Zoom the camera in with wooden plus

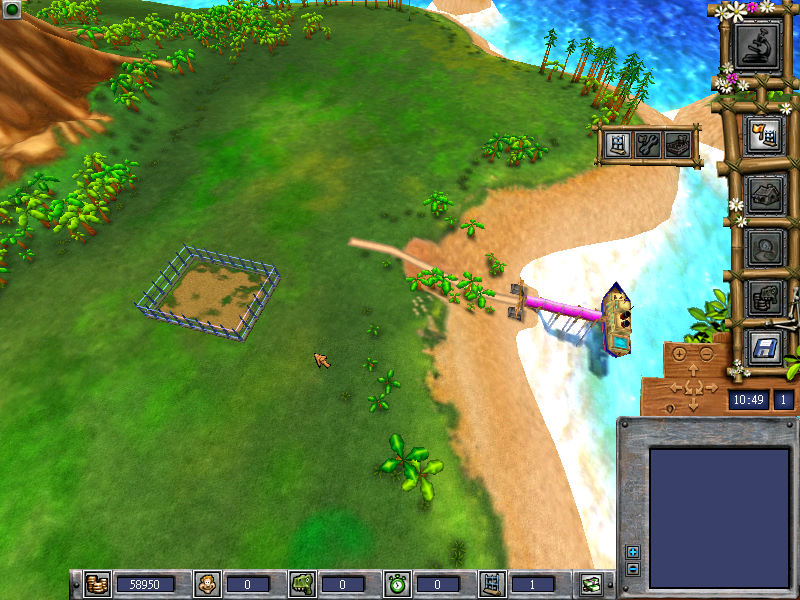pos(680,354)
